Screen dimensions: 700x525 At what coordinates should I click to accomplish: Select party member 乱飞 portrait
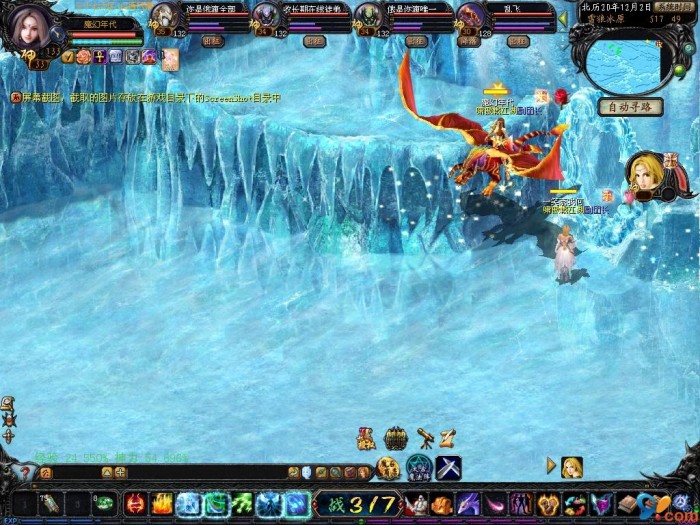pyautogui.click(x=469, y=17)
